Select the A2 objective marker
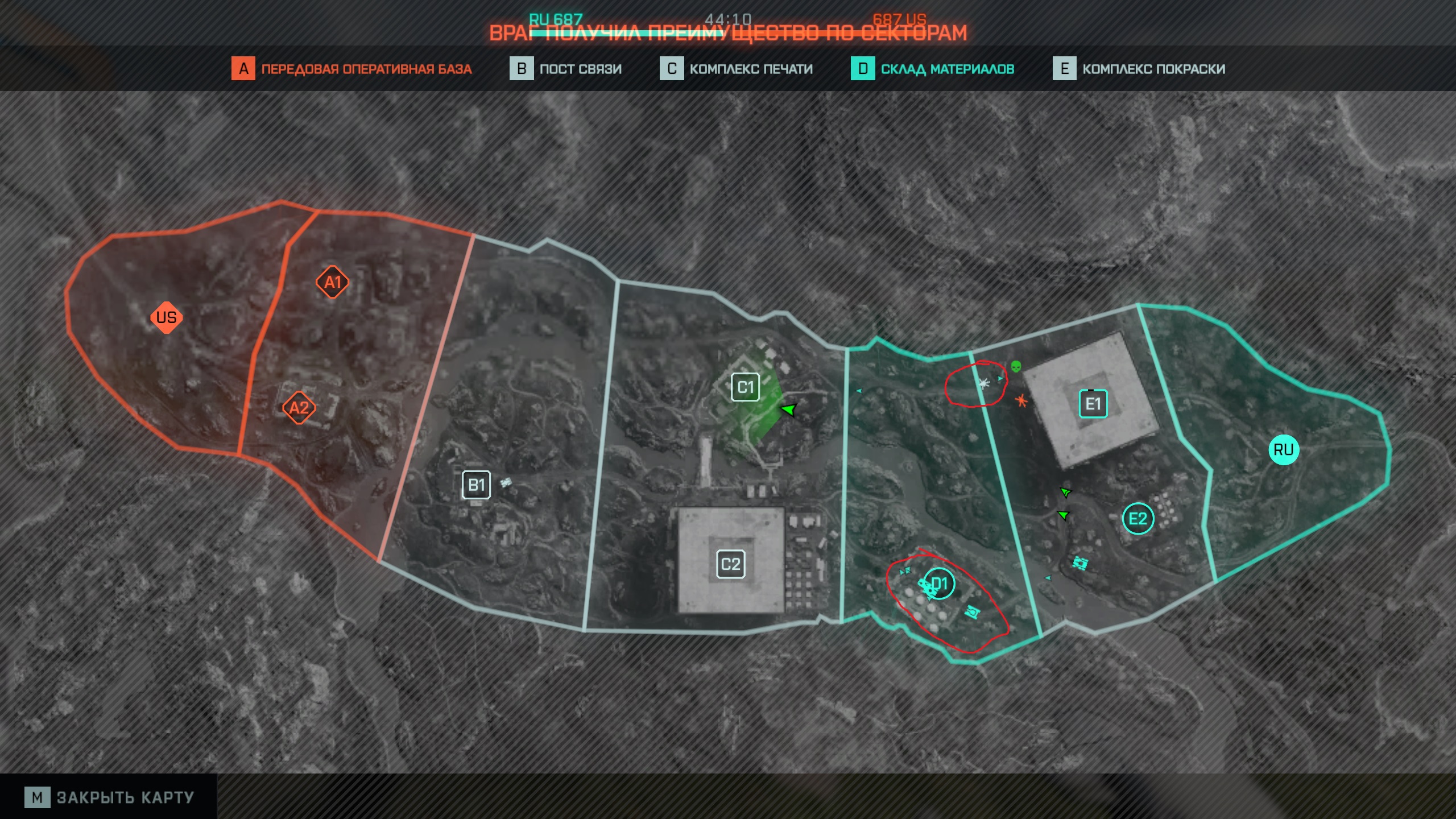The width and height of the screenshot is (1456, 819). [x=299, y=408]
